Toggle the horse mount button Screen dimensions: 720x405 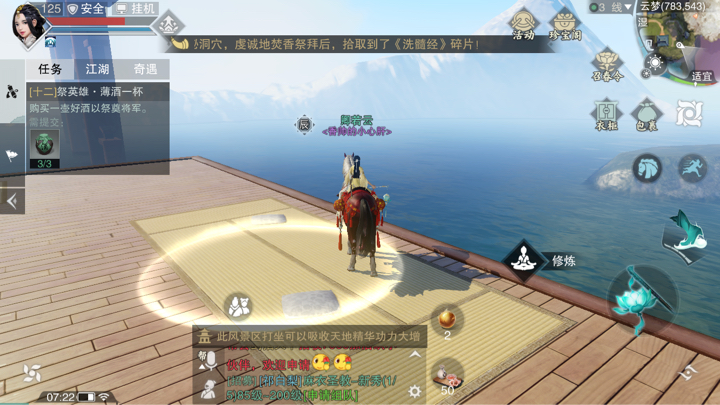(648, 167)
